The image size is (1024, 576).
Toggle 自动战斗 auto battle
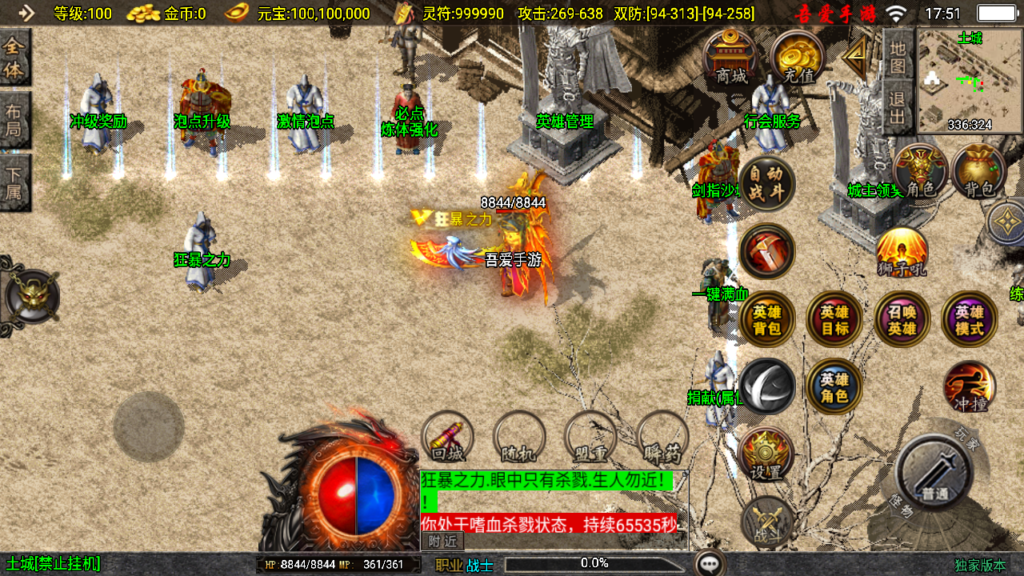767,182
